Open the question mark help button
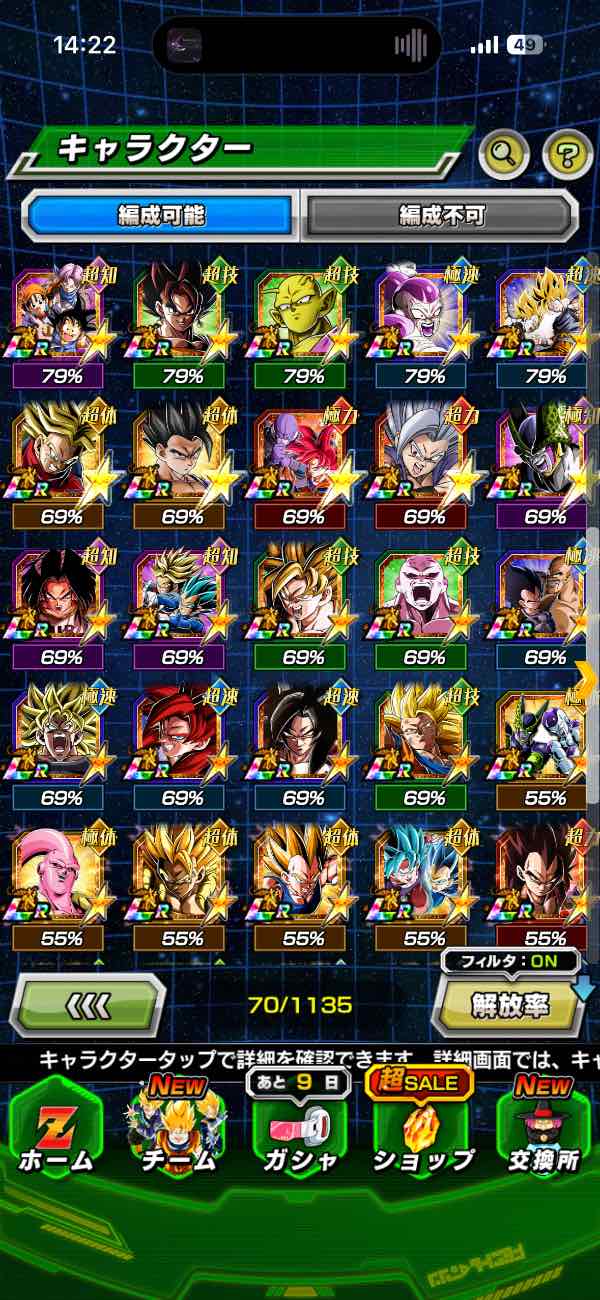Image resolution: width=600 pixels, height=1300 pixels. point(567,153)
